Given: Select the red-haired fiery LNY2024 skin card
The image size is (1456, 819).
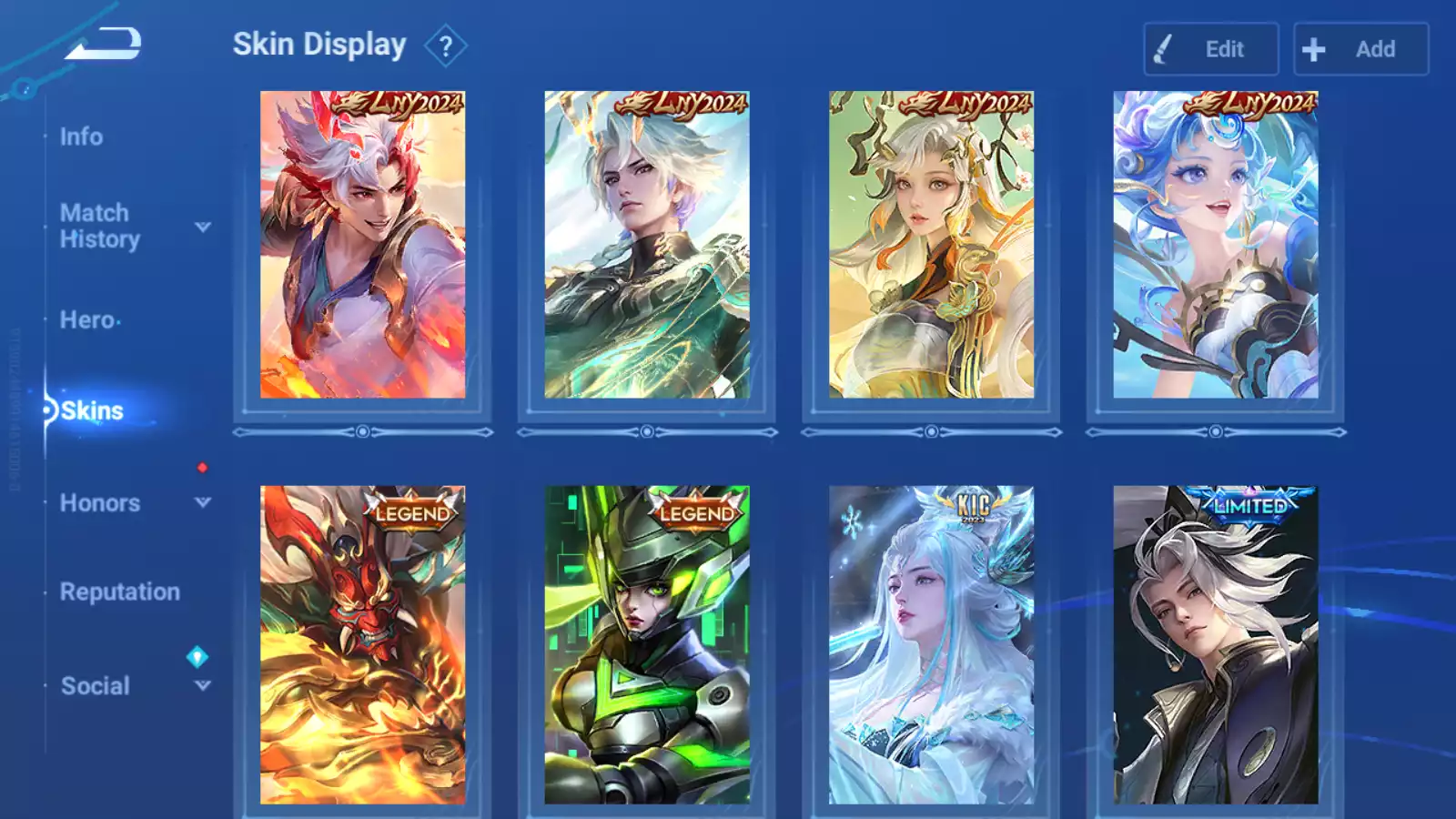Looking at the screenshot, I should (x=362, y=245).
